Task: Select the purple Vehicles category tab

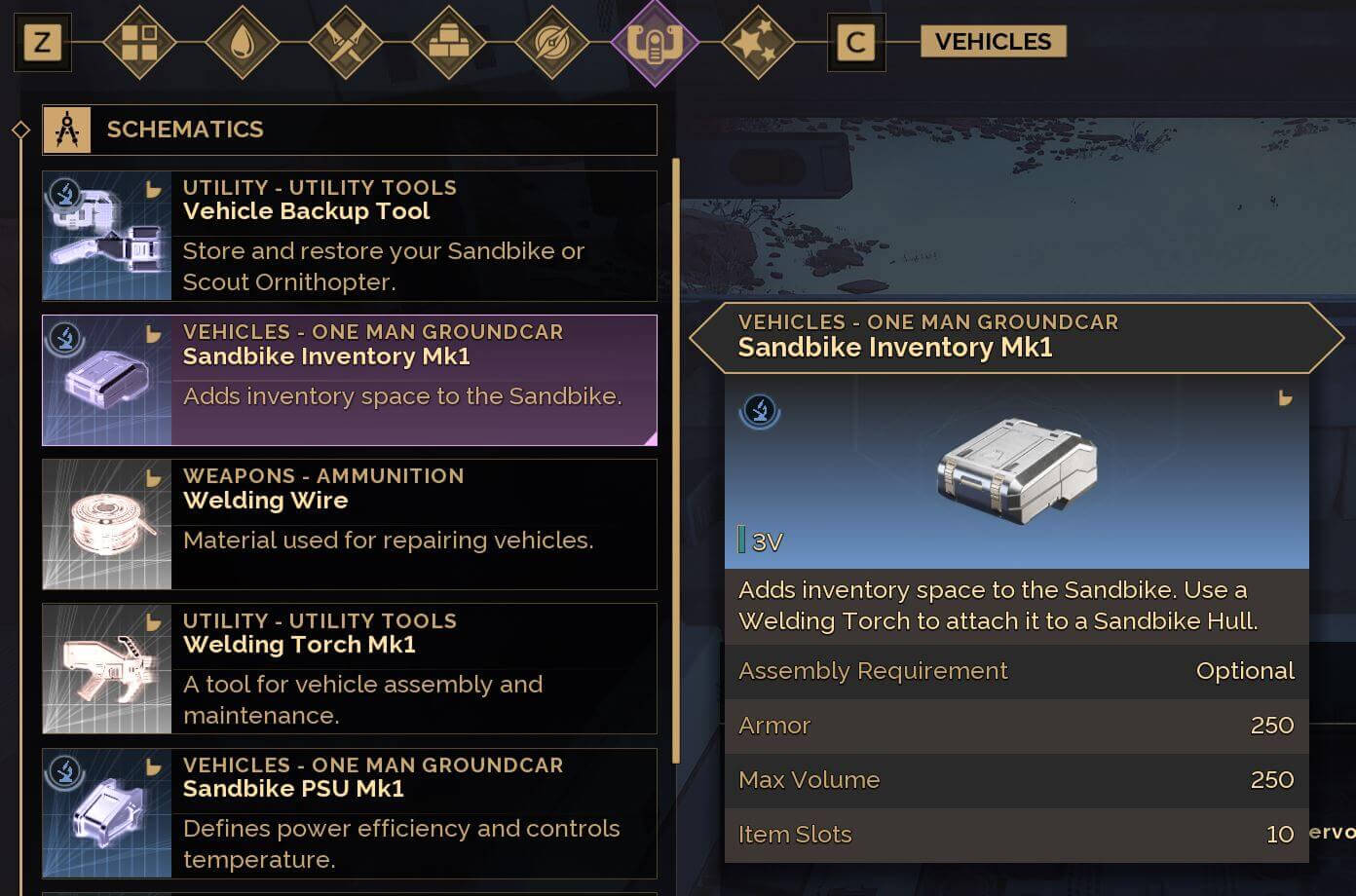Action: [x=655, y=43]
